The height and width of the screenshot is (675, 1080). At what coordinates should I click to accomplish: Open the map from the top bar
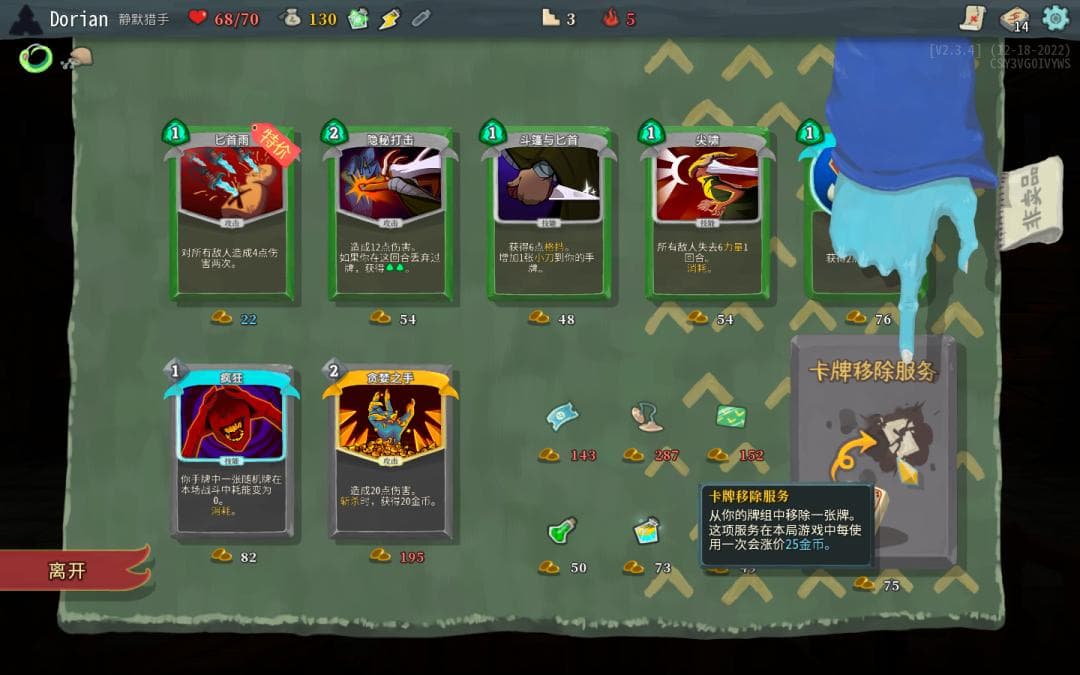[971, 17]
